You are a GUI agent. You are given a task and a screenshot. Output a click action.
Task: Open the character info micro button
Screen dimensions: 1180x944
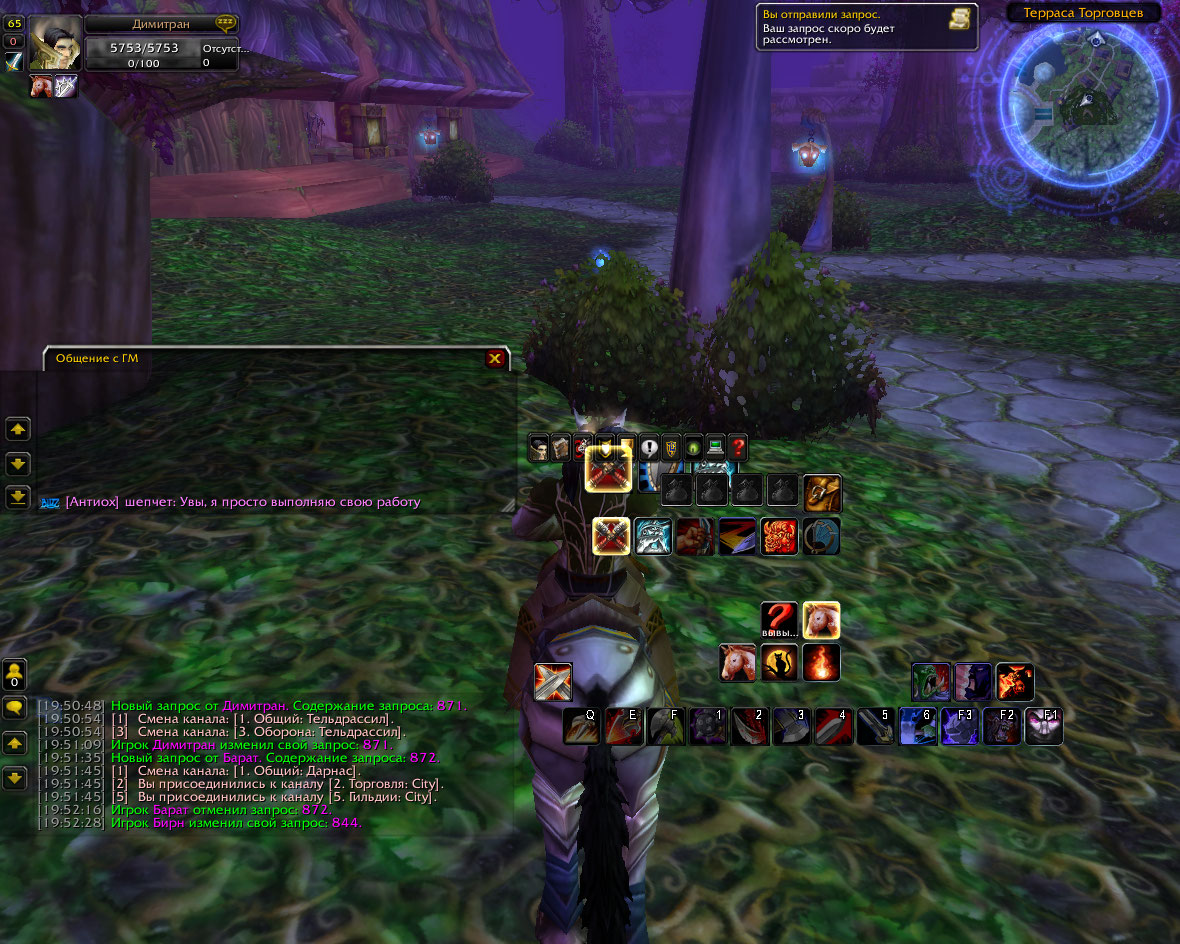tap(540, 447)
